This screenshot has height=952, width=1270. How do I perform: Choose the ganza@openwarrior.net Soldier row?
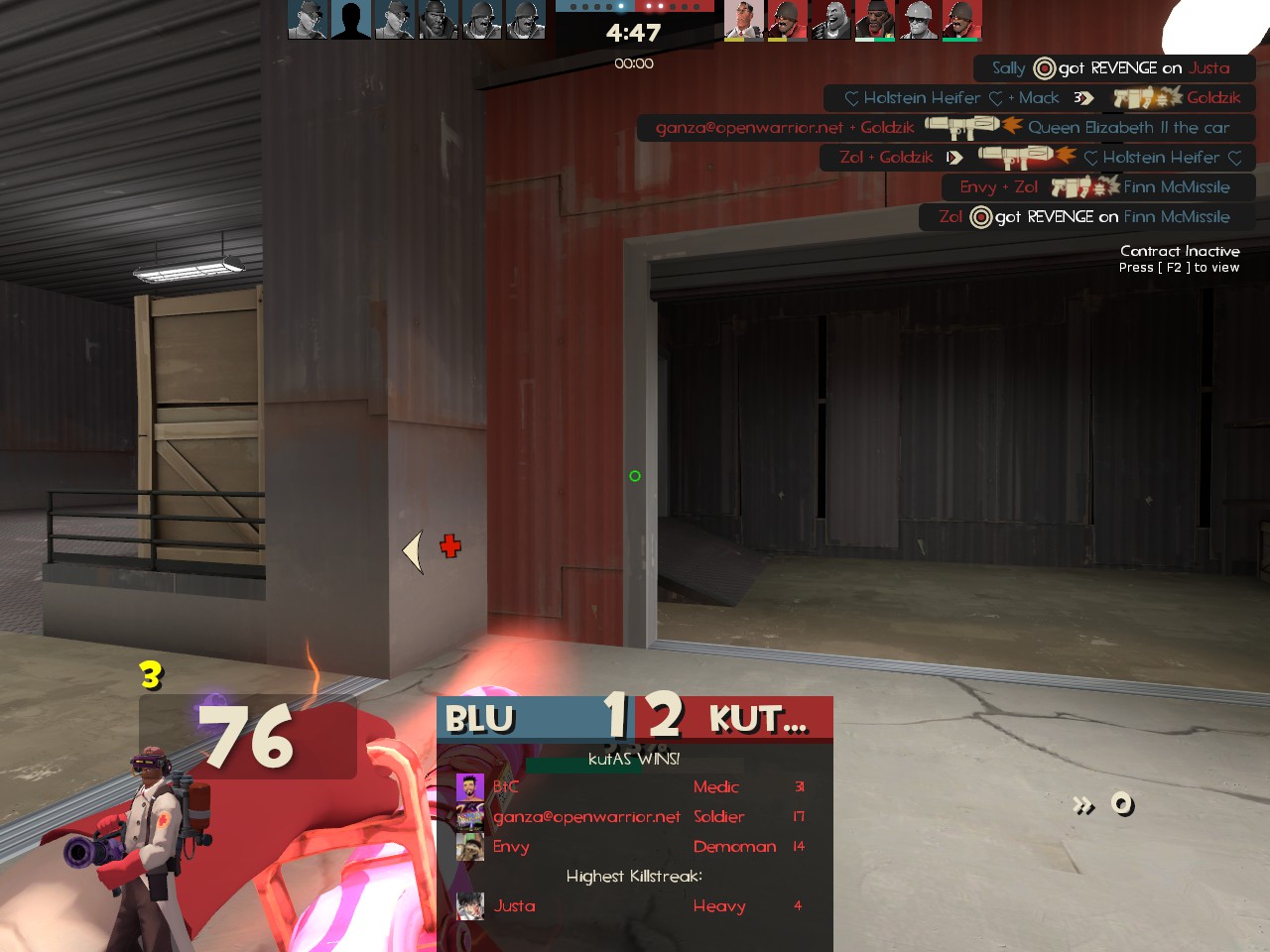click(x=635, y=817)
